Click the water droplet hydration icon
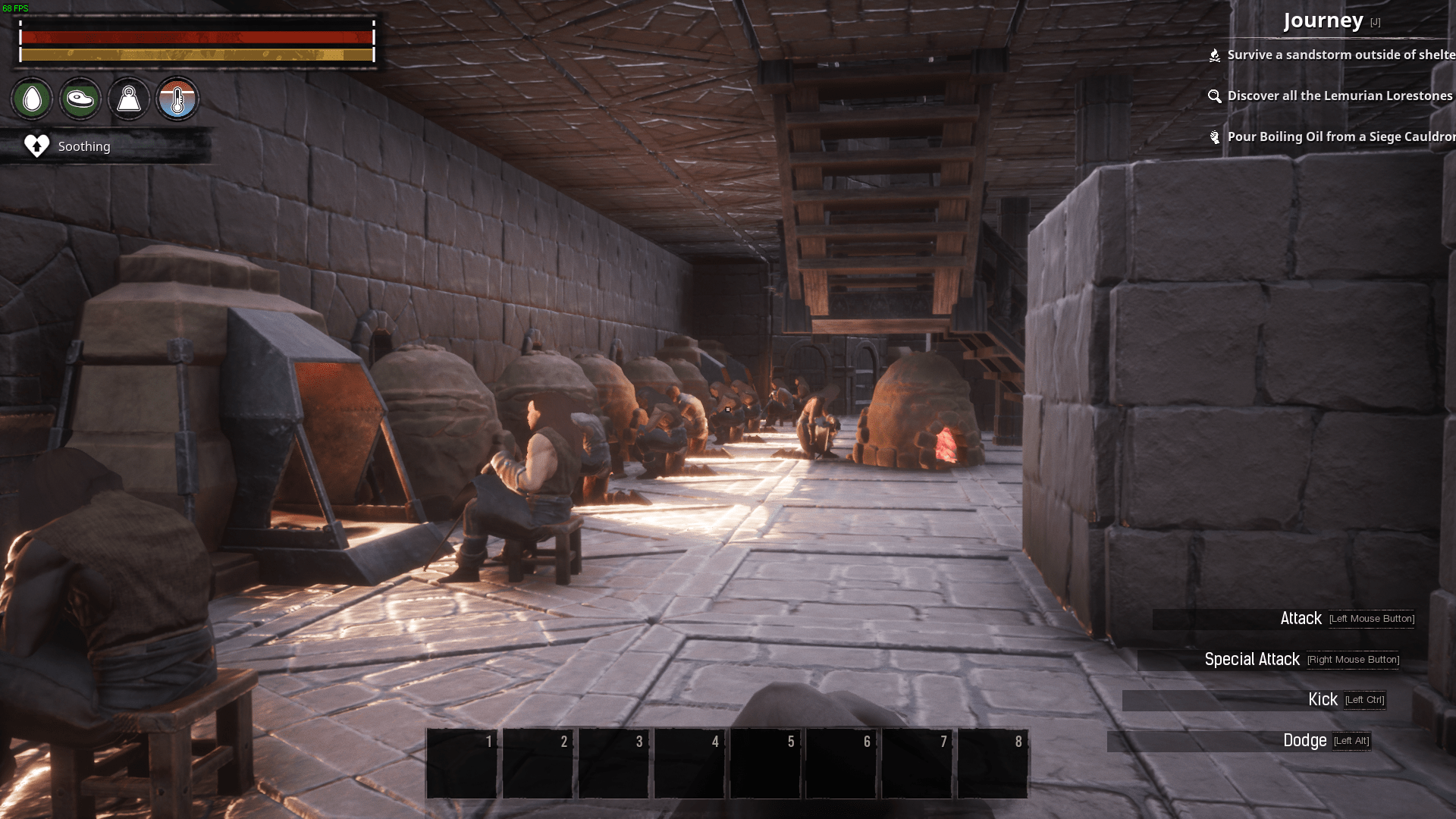 pos(31,99)
